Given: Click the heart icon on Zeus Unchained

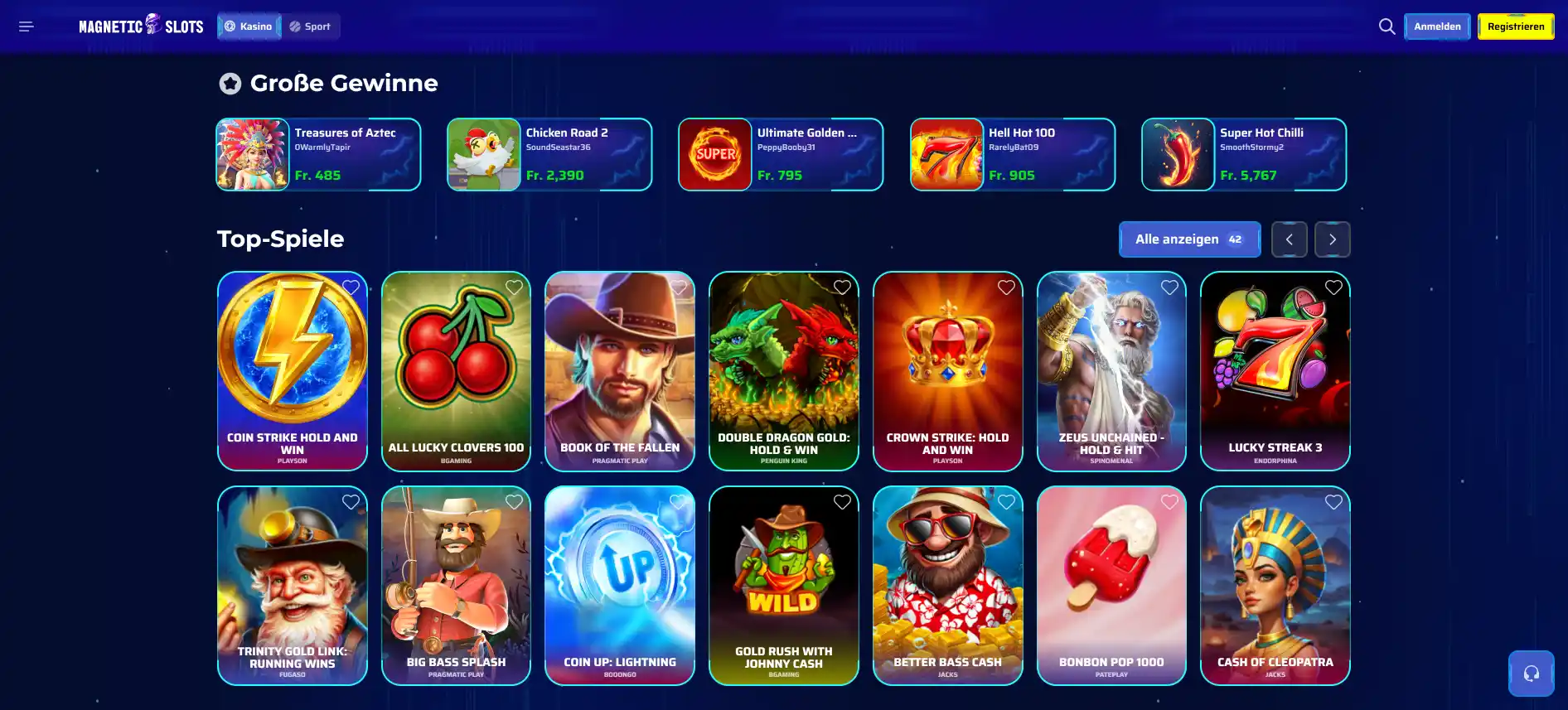Looking at the screenshot, I should pyautogui.click(x=1169, y=287).
